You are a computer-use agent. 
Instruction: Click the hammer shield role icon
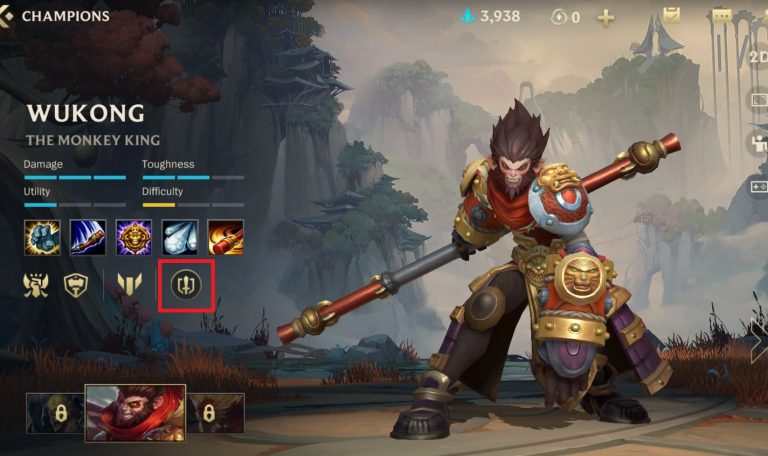(x=77, y=285)
